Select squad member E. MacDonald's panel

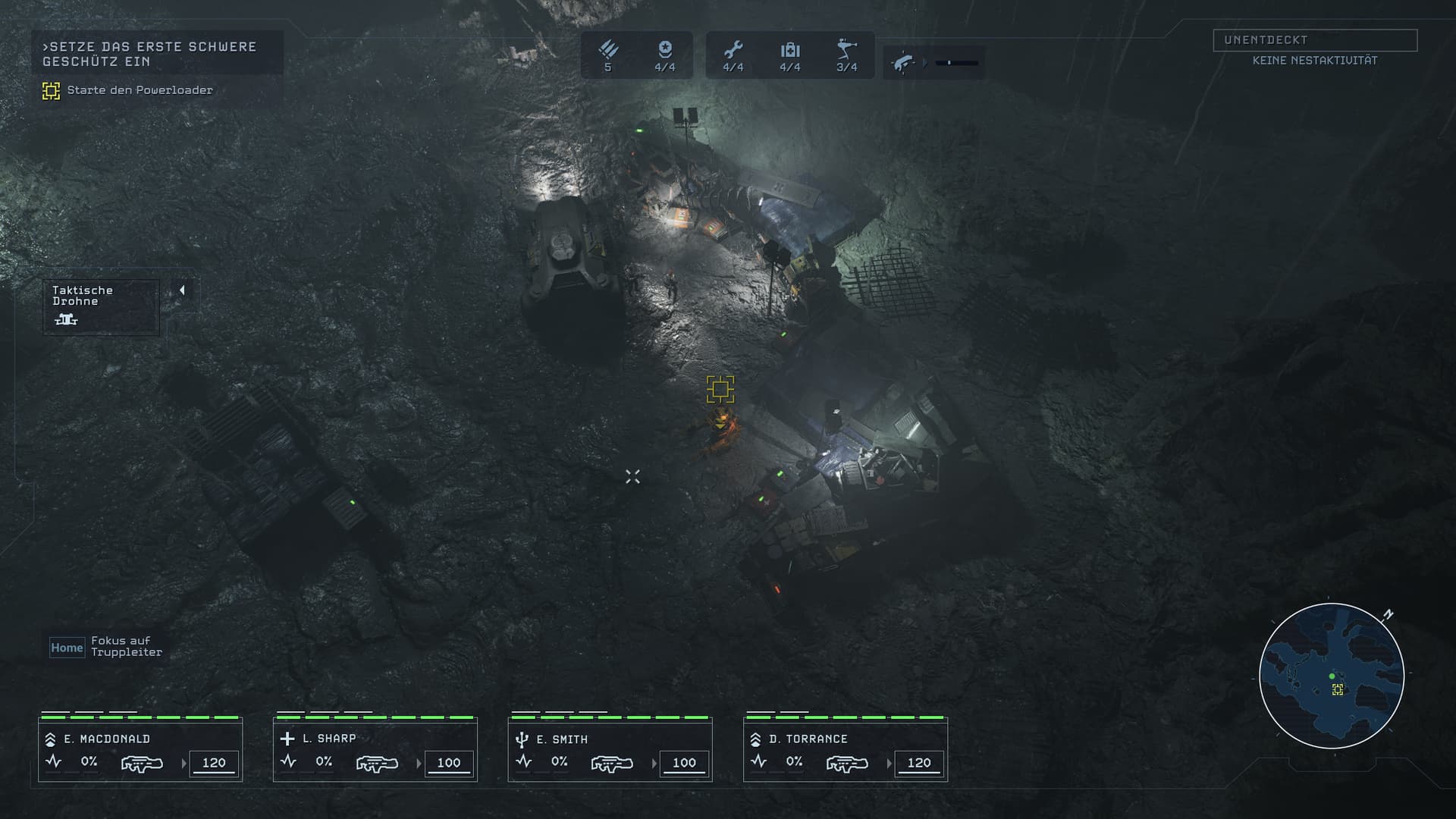coord(140,751)
